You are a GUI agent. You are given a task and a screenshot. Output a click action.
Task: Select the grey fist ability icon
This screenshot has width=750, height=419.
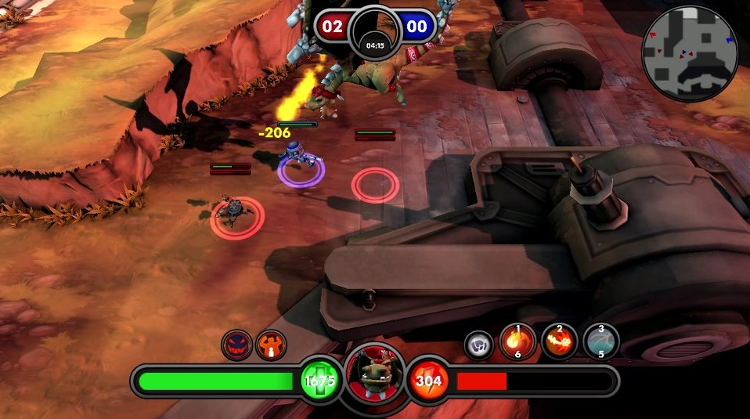click(x=479, y=344)
